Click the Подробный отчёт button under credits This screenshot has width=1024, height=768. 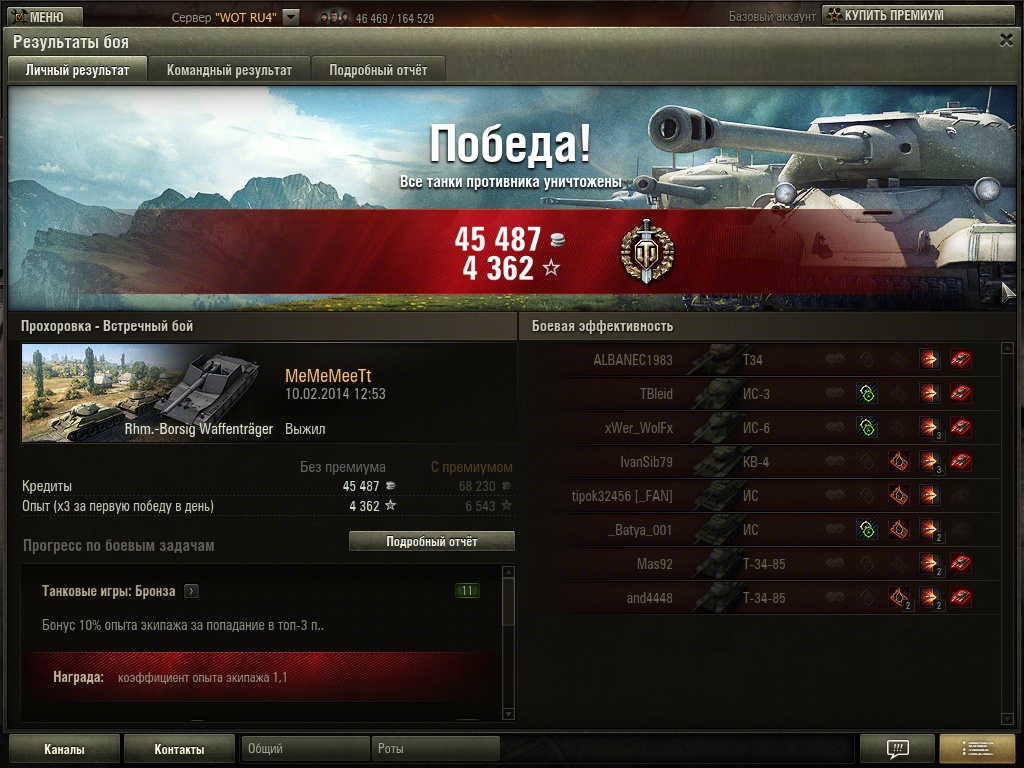pos(431,541)
